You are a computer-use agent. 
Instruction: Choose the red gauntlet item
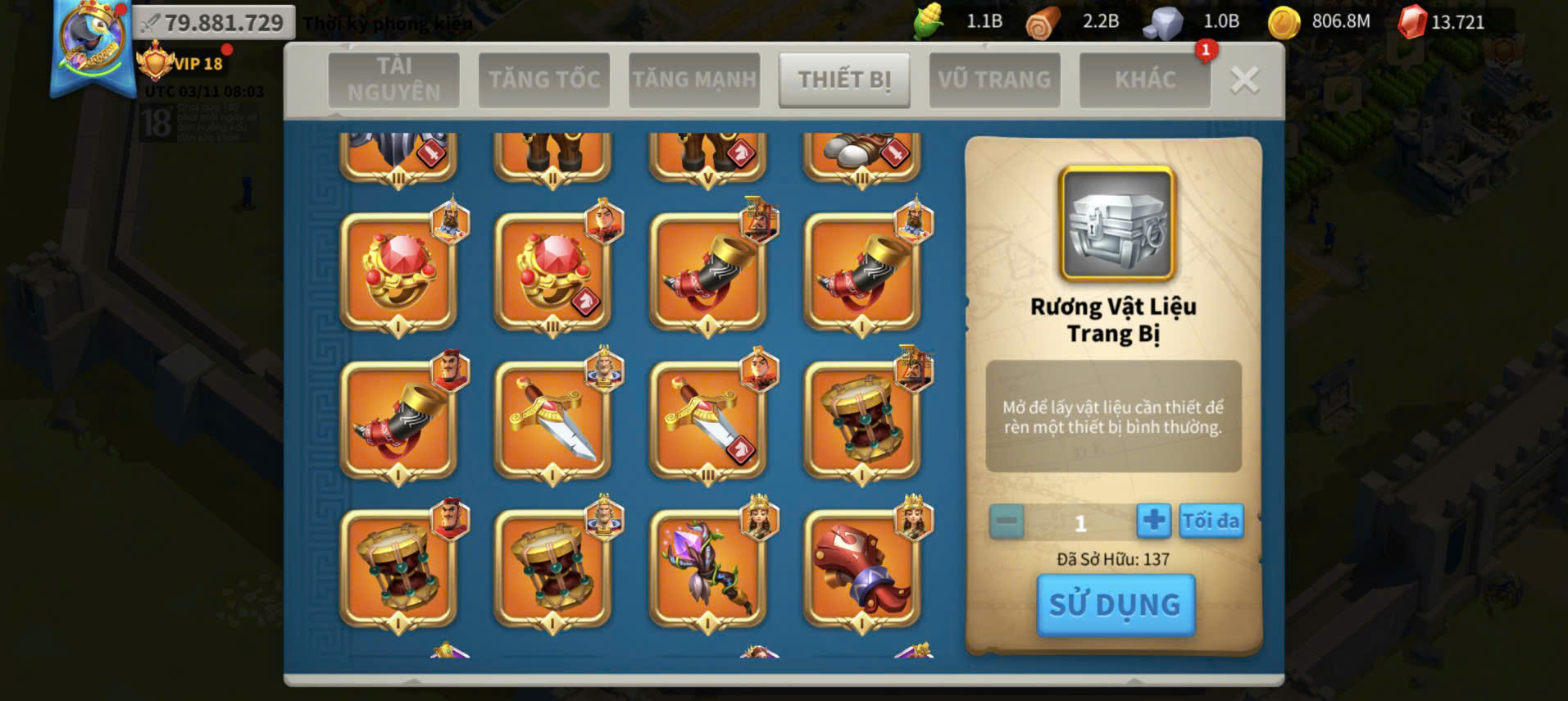861,569
